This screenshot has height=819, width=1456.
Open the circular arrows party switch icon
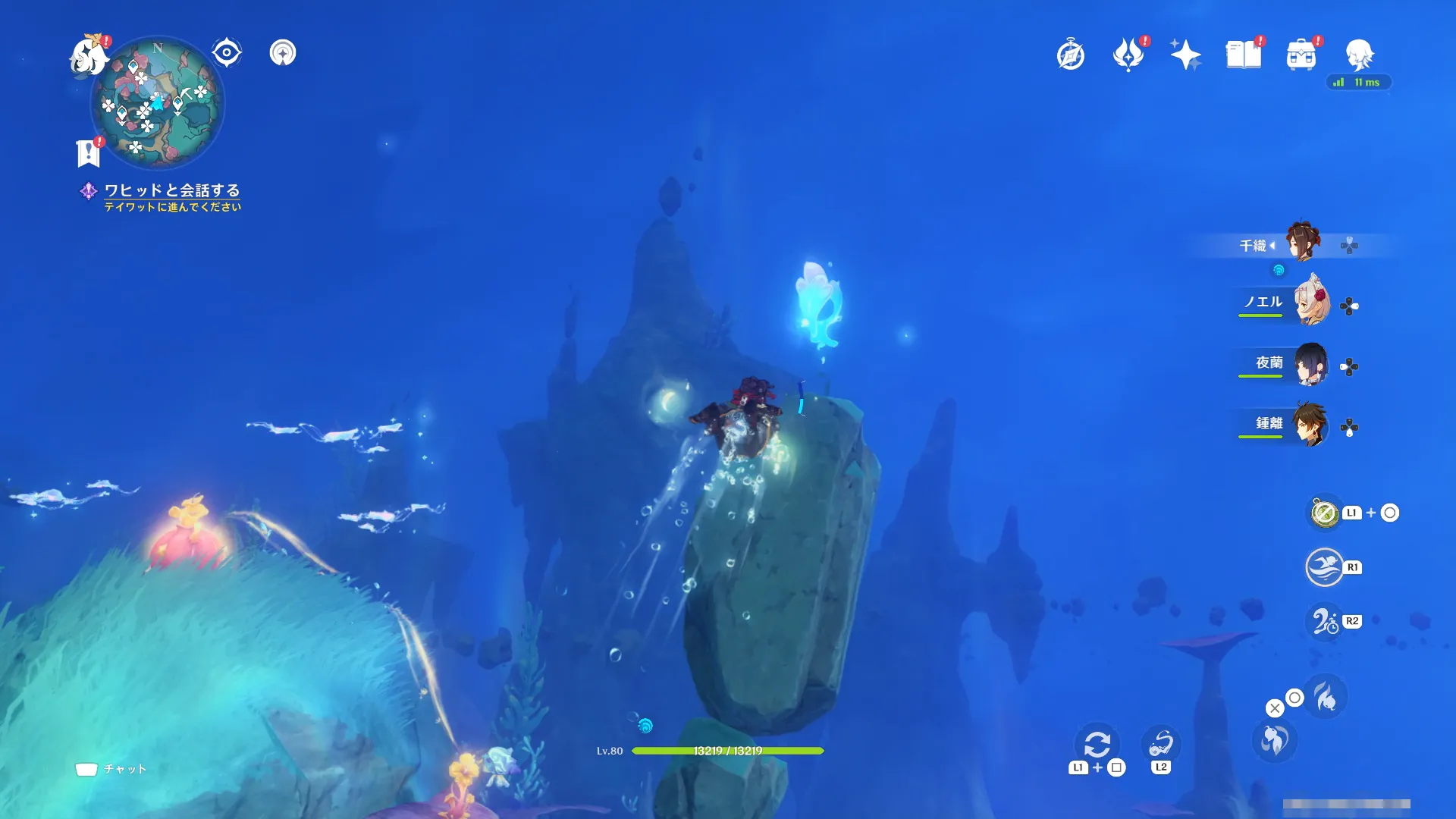click(x=1097, y=745)
